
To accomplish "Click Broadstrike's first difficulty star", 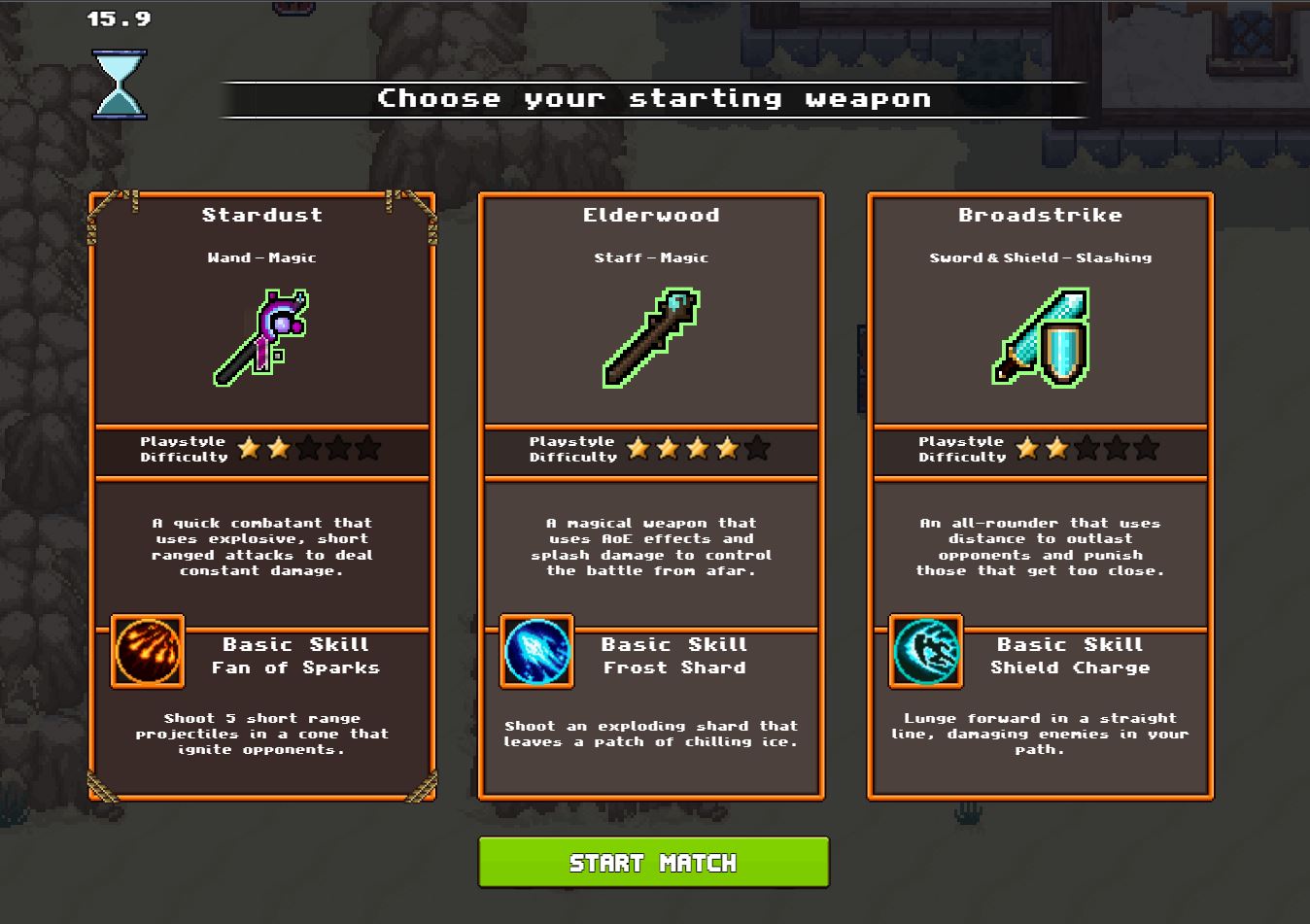I will (1027, 448).
